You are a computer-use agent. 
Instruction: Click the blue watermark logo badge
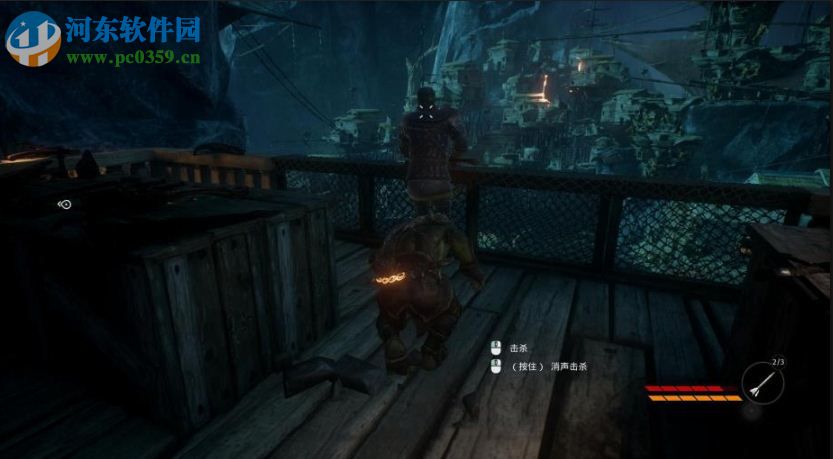[x=33, y=38]
